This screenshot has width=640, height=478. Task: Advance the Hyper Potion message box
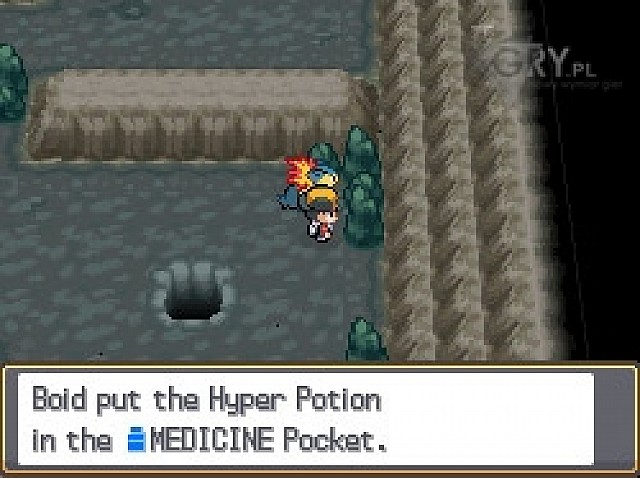pos(319,420)
